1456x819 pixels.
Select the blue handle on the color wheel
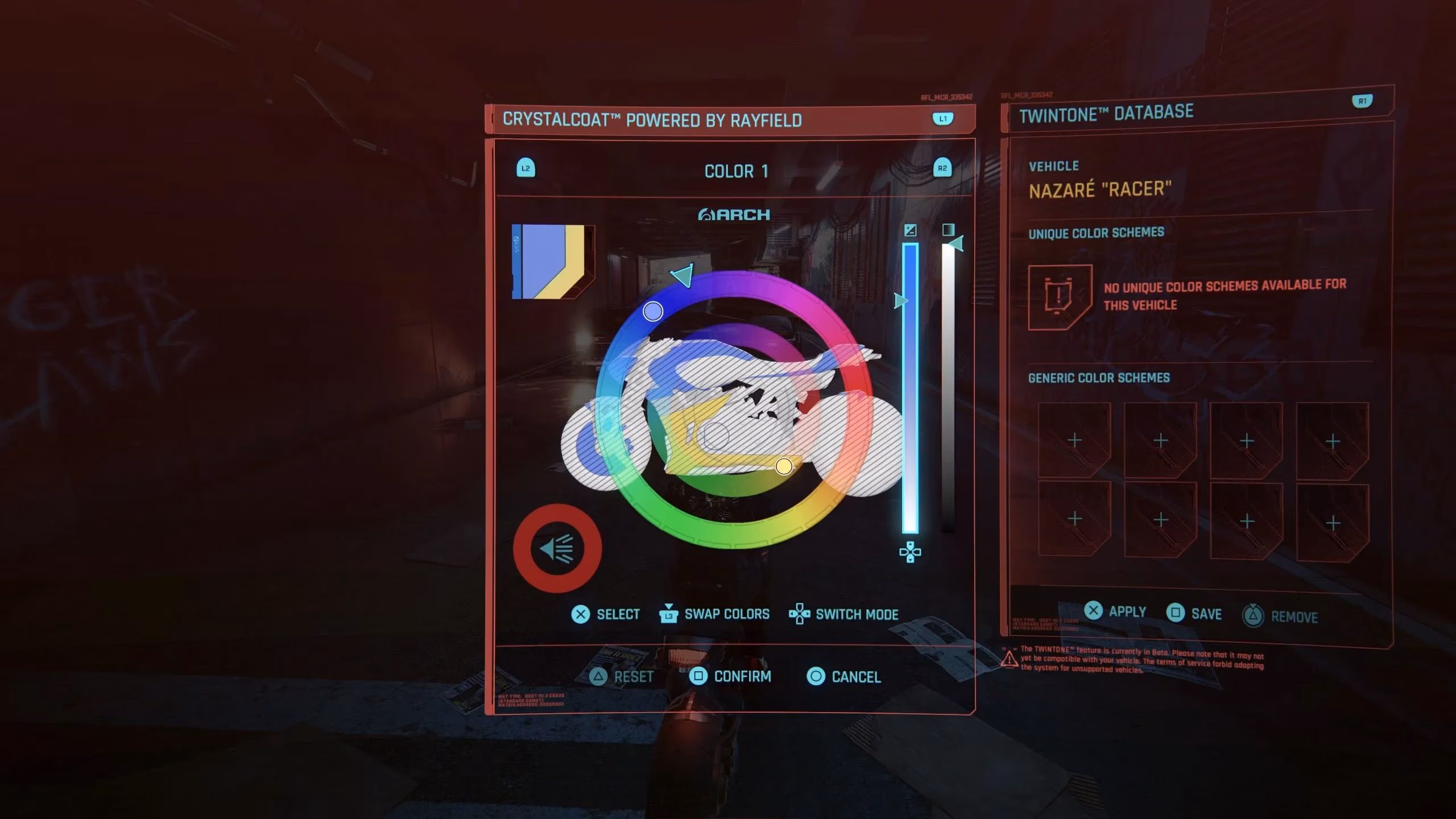653,311
